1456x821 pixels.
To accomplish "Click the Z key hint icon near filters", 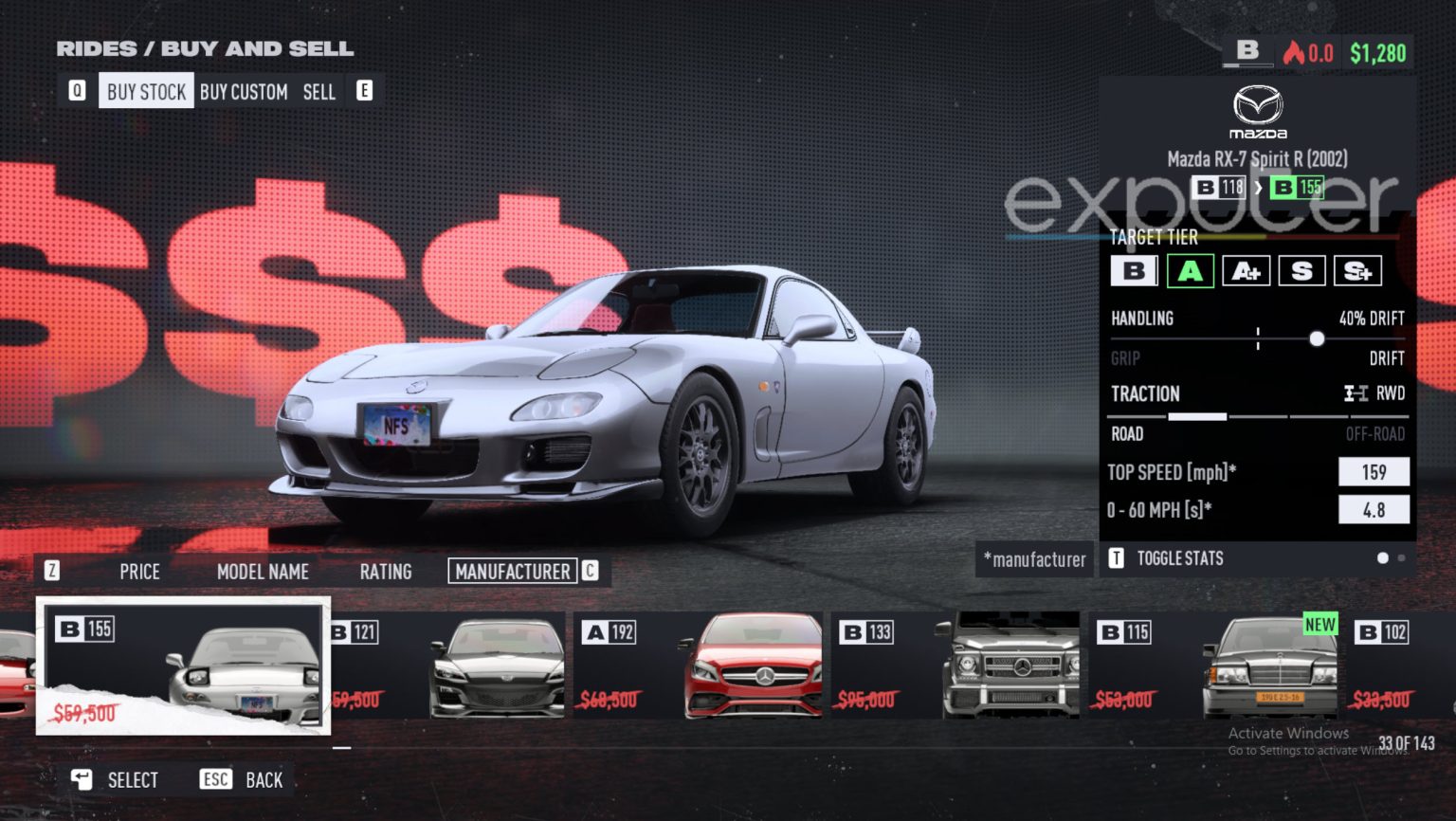I will pos(52,569).
